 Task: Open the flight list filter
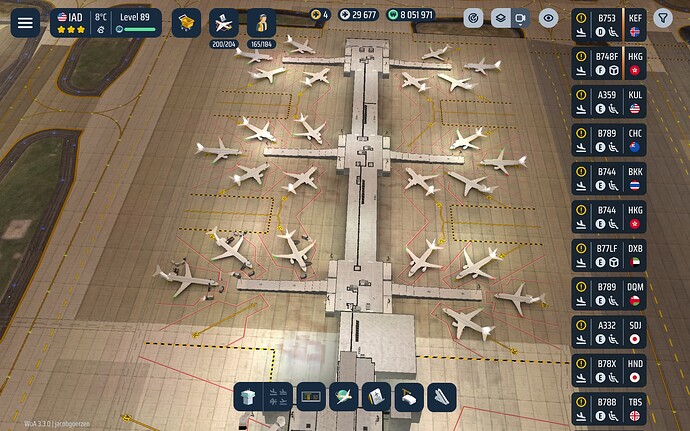[663, 18]
